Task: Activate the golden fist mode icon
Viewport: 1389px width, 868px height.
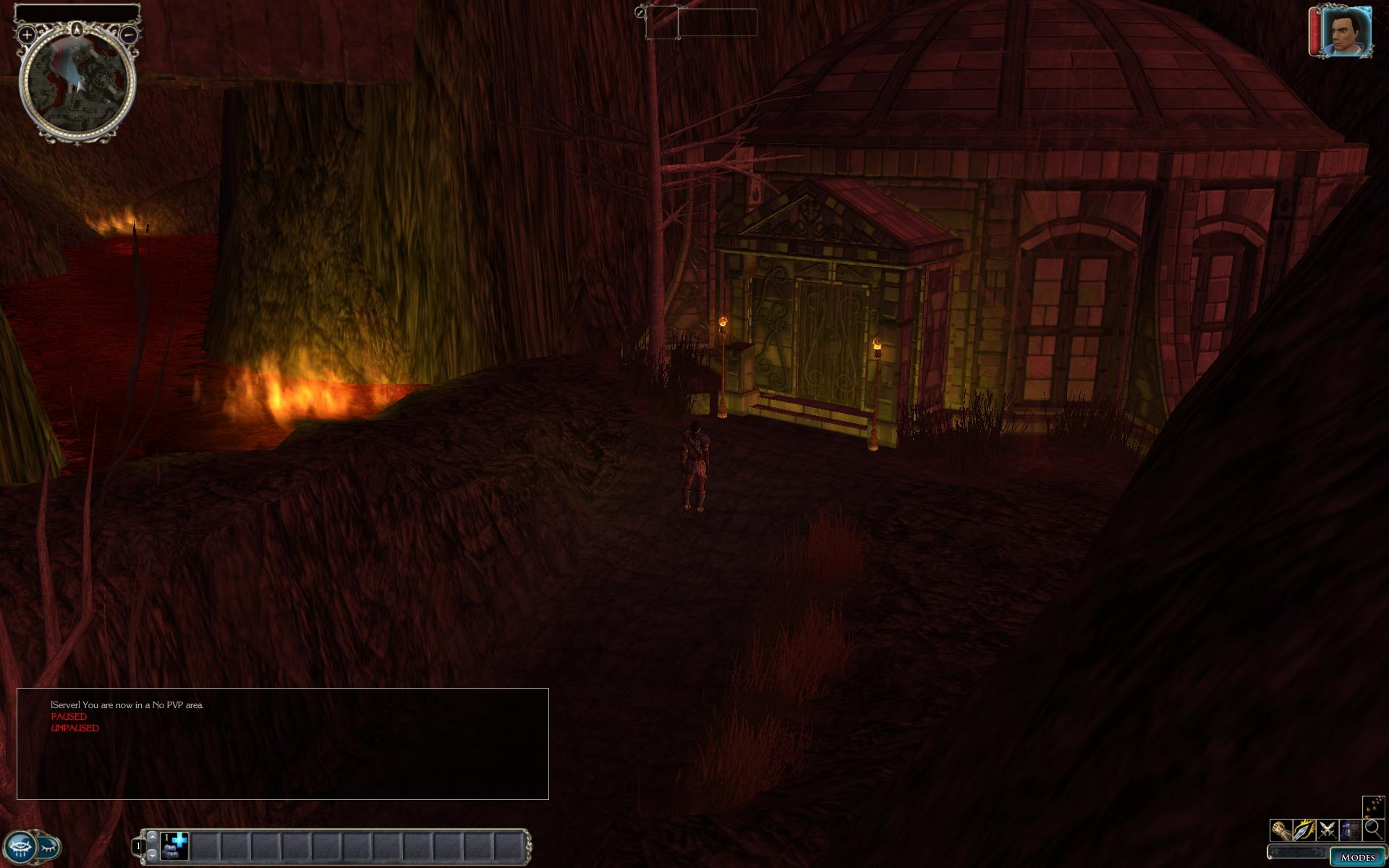Action: pos(1280,830)
